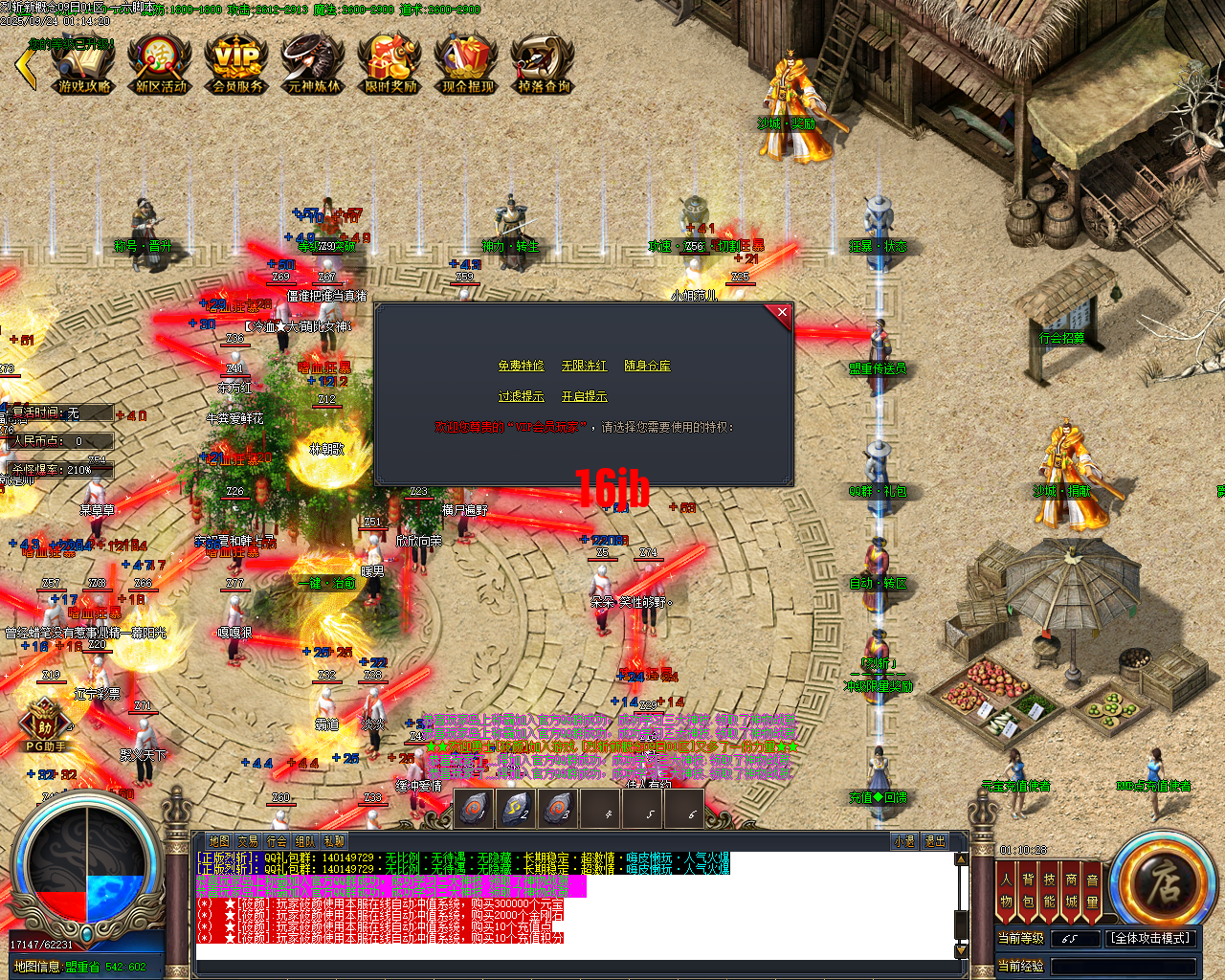Click the 免费特修 link

(522, 365)
